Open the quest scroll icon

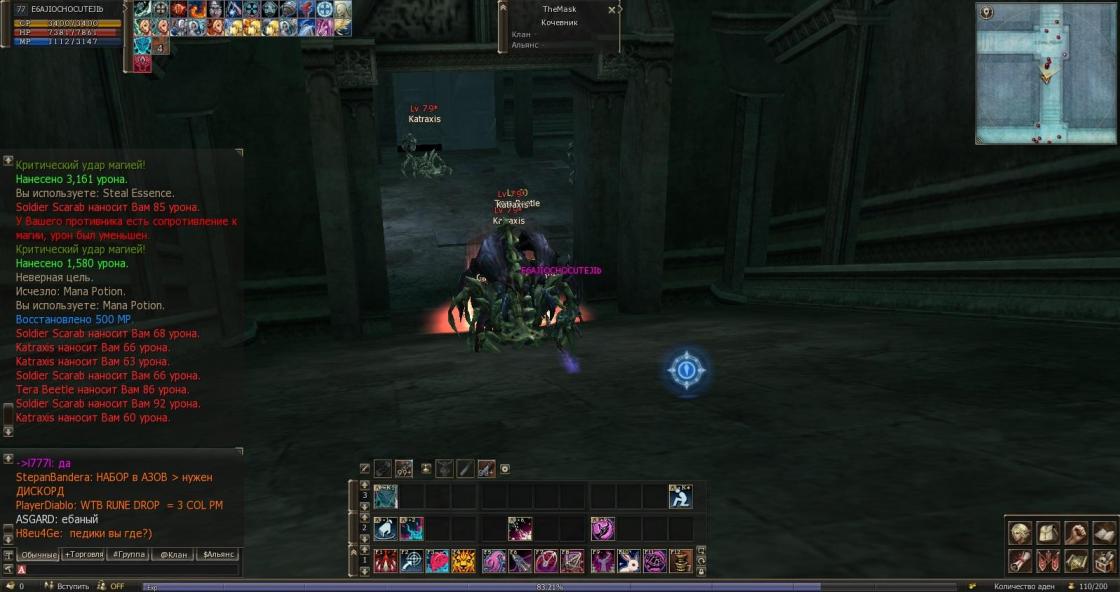click(1019, 560)
